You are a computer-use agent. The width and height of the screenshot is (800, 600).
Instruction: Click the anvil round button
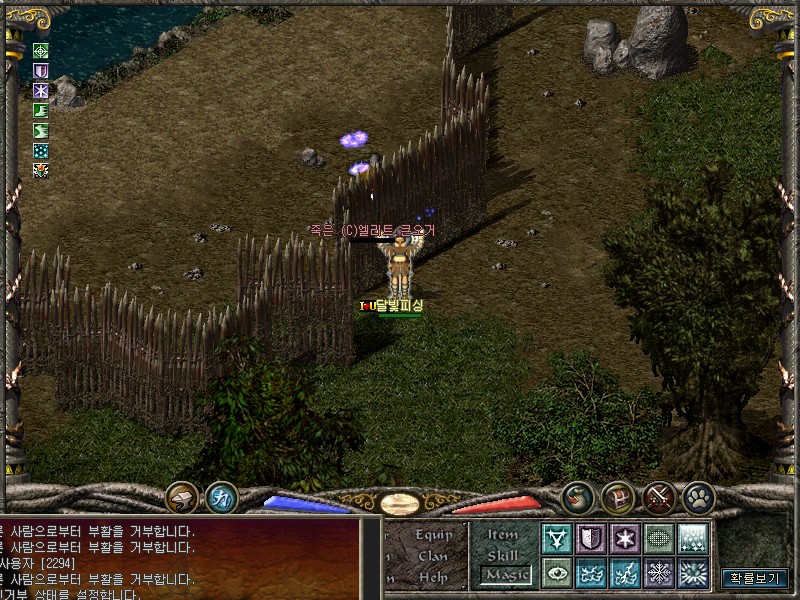click(x=182, y=496)
